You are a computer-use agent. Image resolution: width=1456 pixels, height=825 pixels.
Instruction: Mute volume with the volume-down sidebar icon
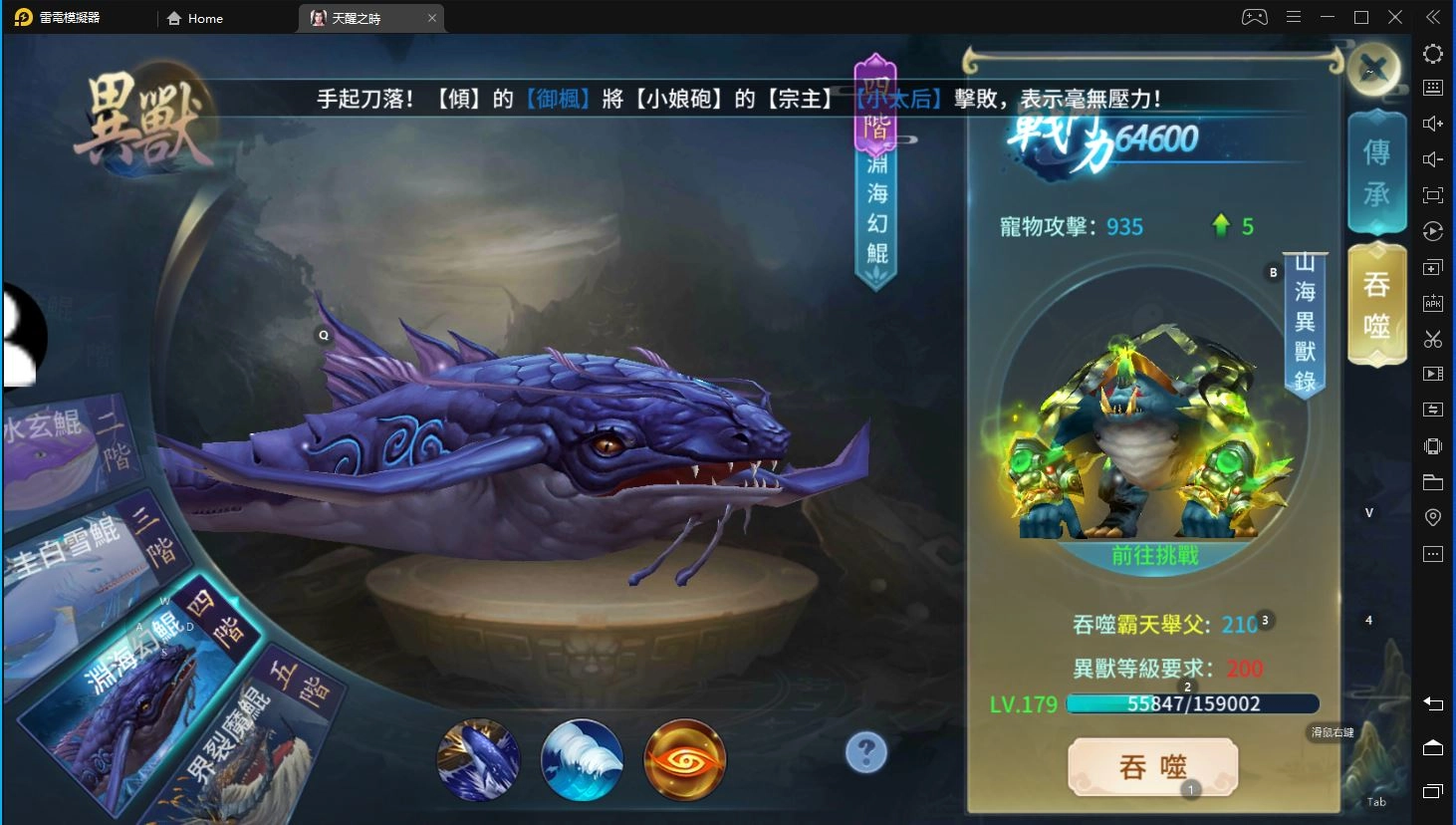pyautogui.click(x=1432, y=158)
